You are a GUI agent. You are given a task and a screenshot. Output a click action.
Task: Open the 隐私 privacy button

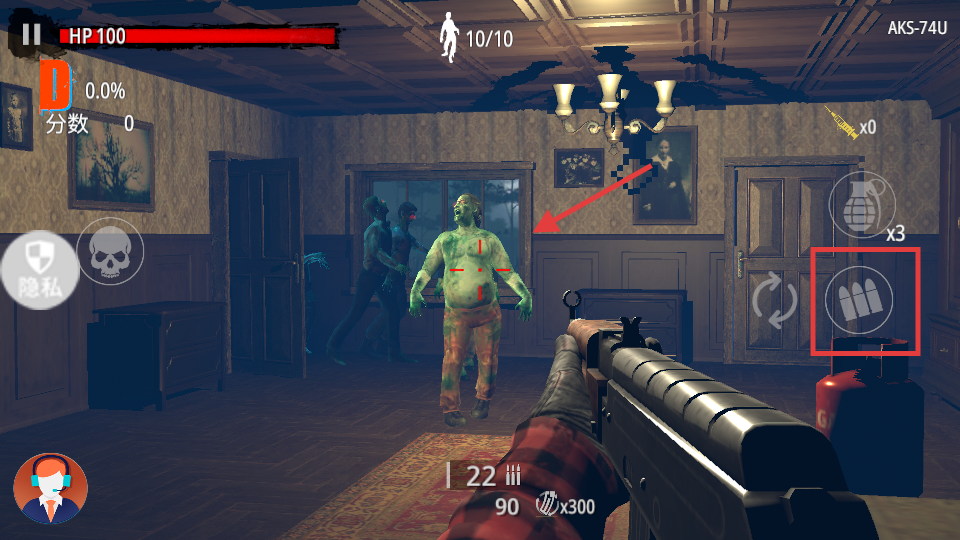coord(37,270)
